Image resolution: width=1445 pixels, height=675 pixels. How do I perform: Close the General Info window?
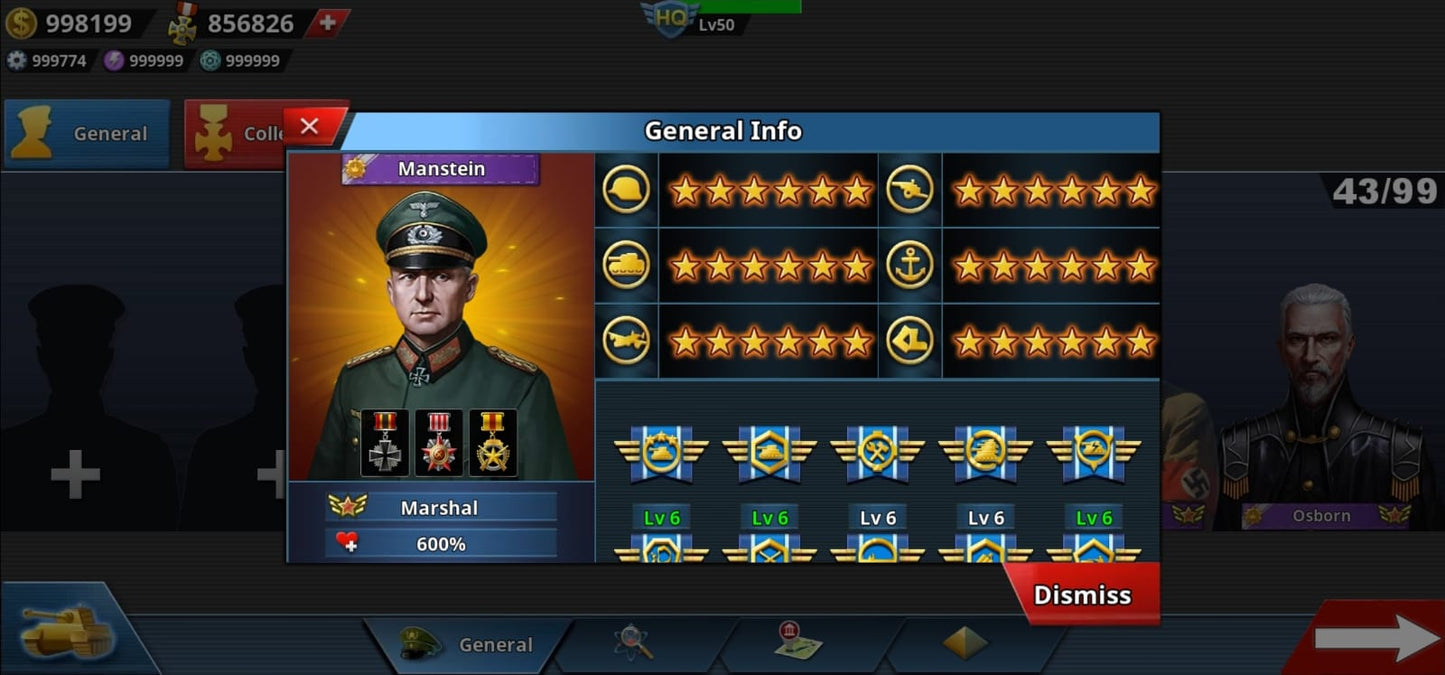[310, 127]
